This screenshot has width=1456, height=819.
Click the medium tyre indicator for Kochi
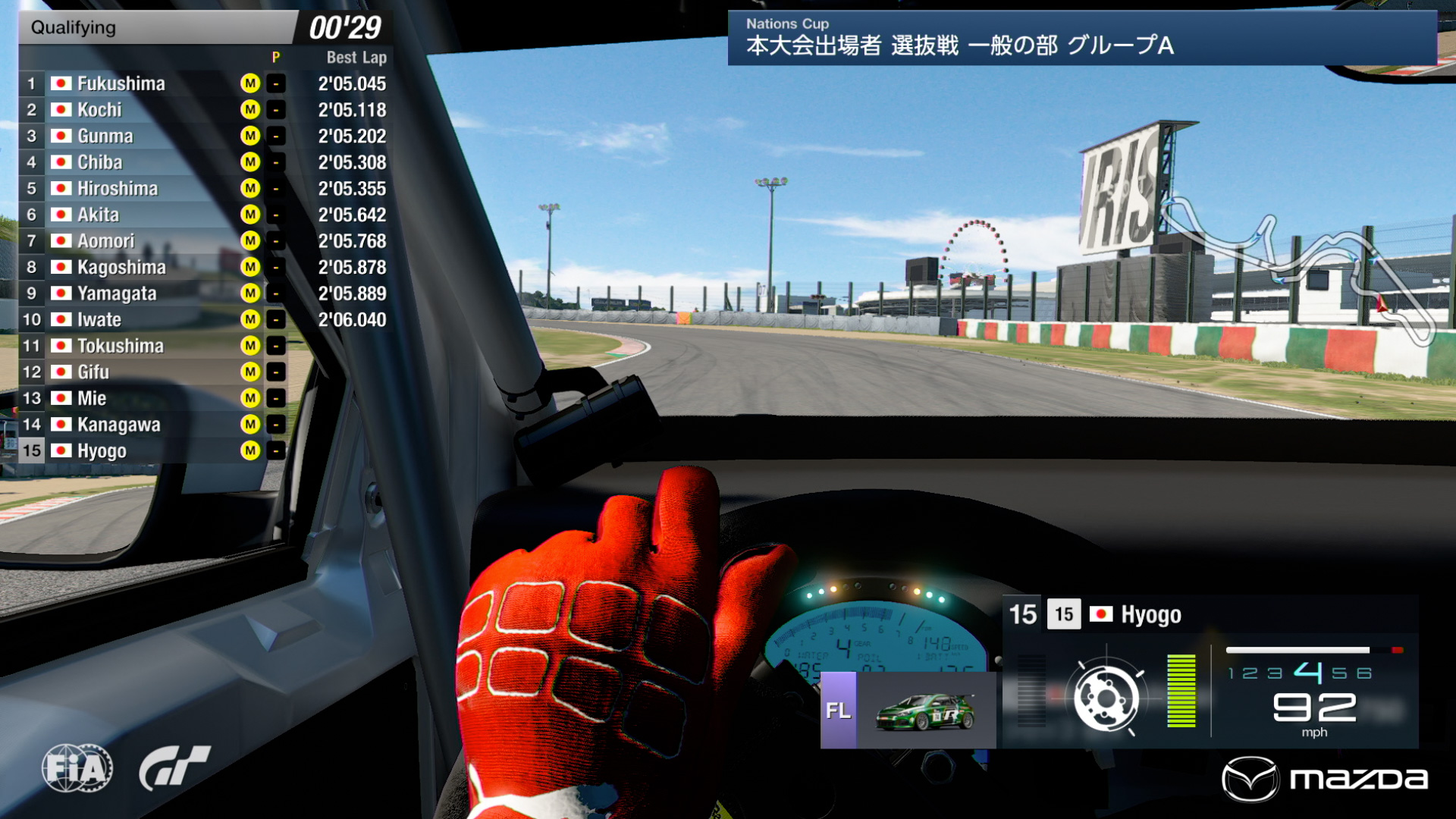249,110
